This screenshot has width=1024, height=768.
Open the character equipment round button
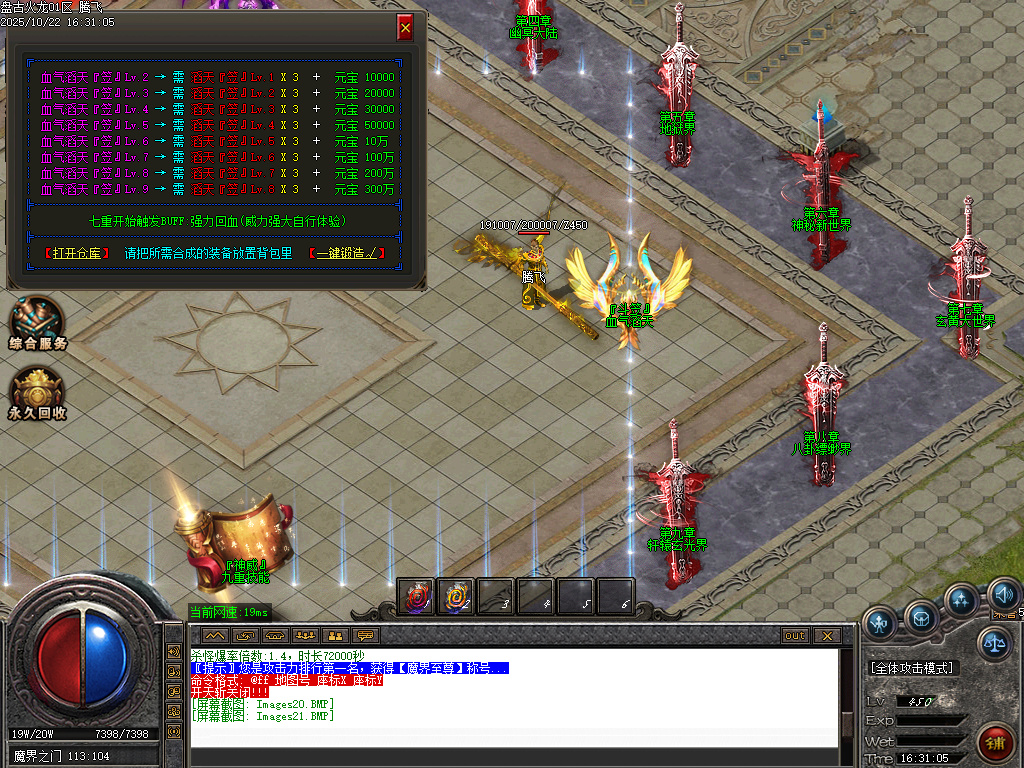(880, 622)
